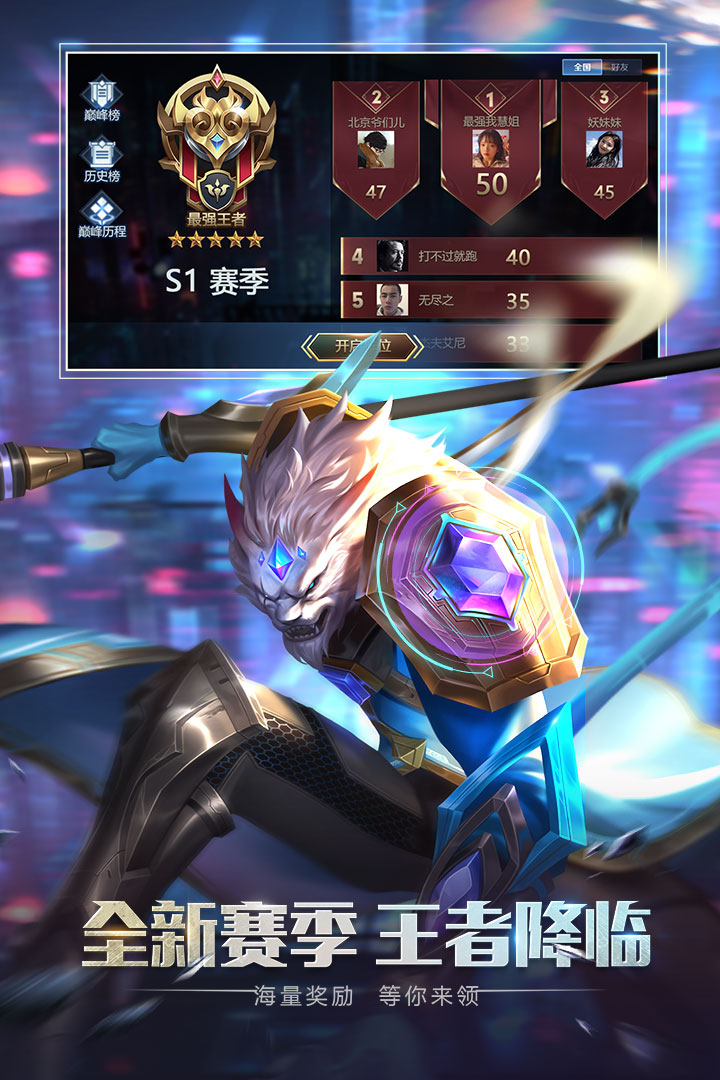Switch to the 全国 nationwide tab

click(582, 68)
